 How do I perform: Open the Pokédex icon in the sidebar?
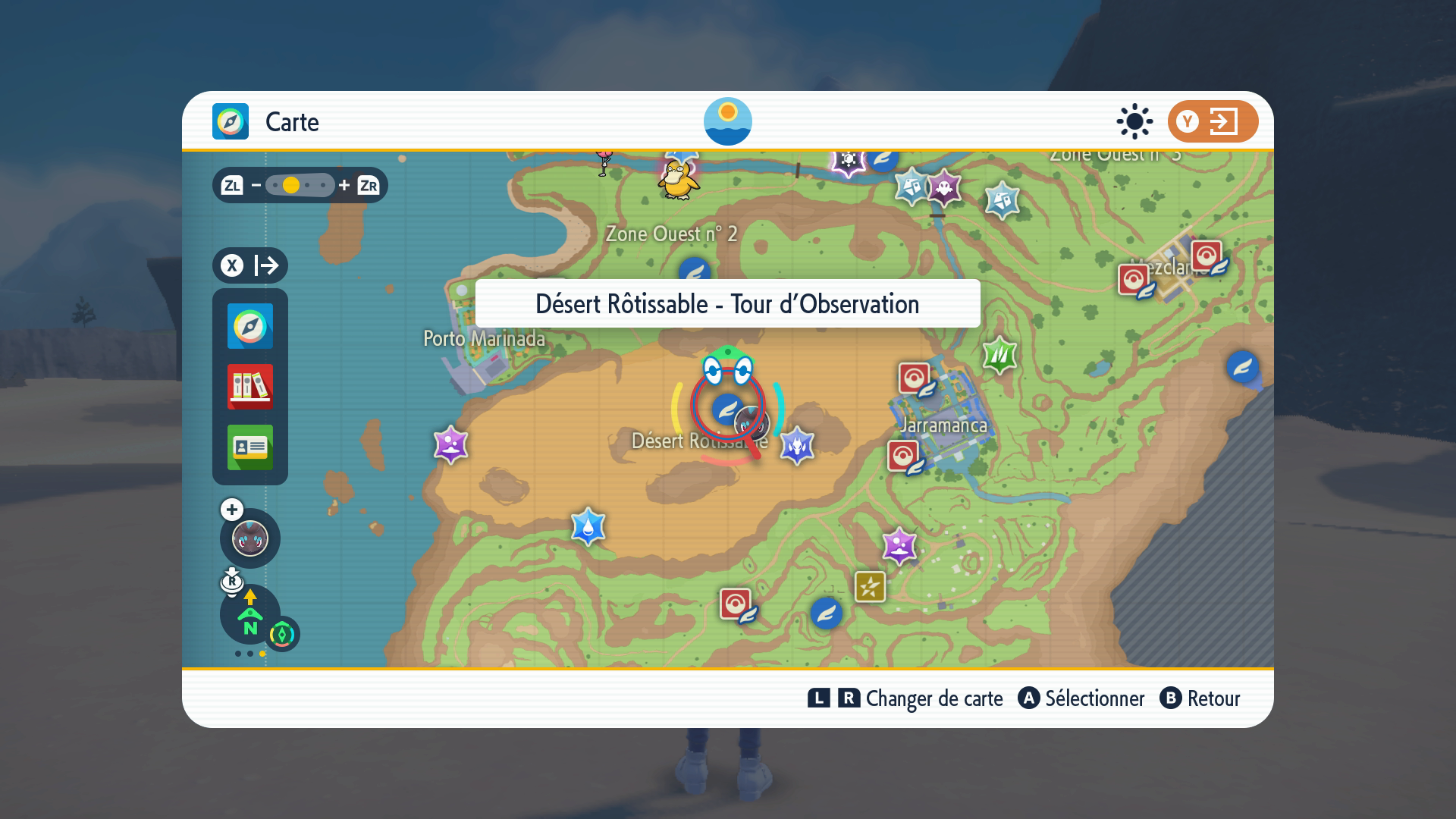249,388
